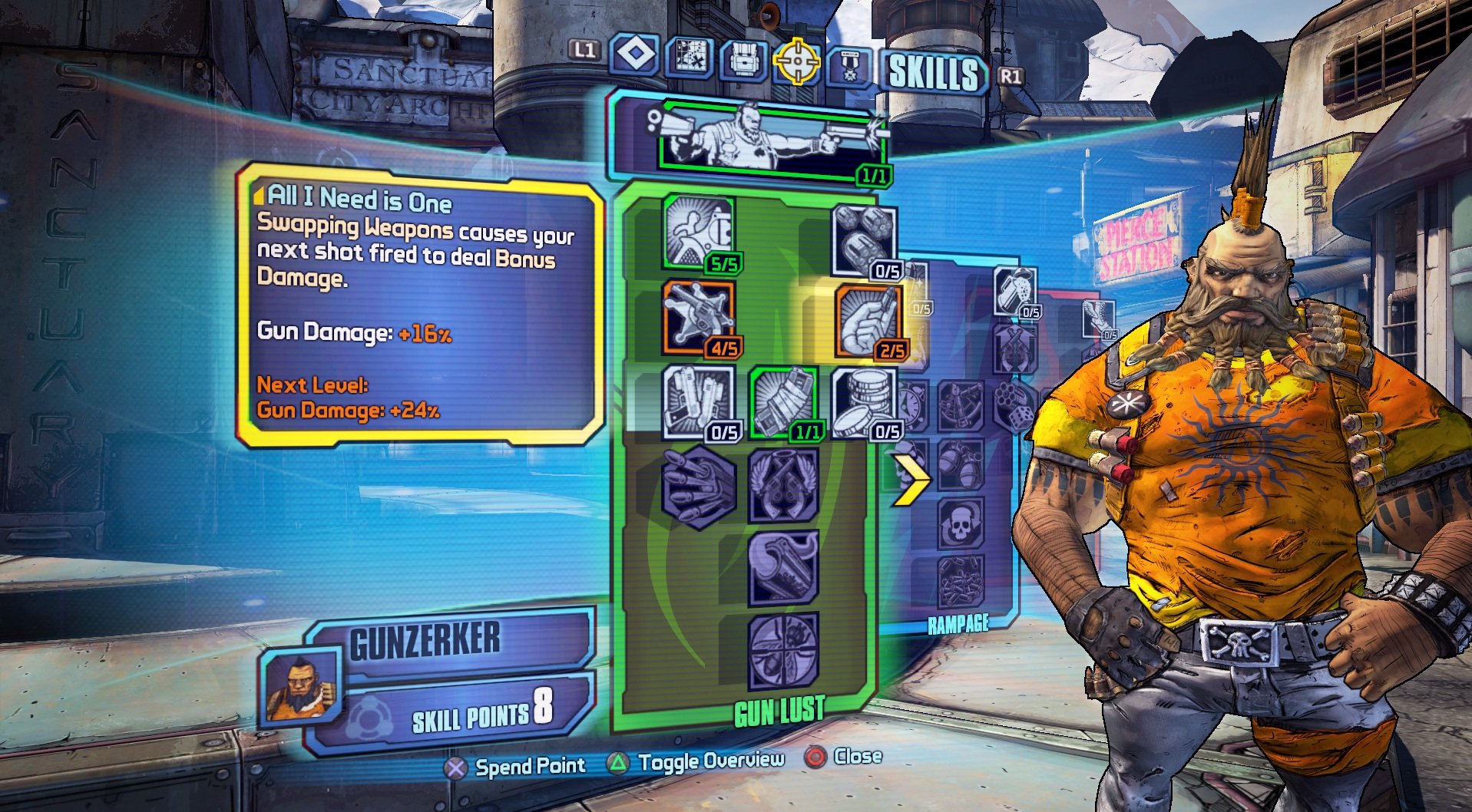Choose the Quick Draw revolver cylinders skill
1472x812 pixels.
pos(864,239)
